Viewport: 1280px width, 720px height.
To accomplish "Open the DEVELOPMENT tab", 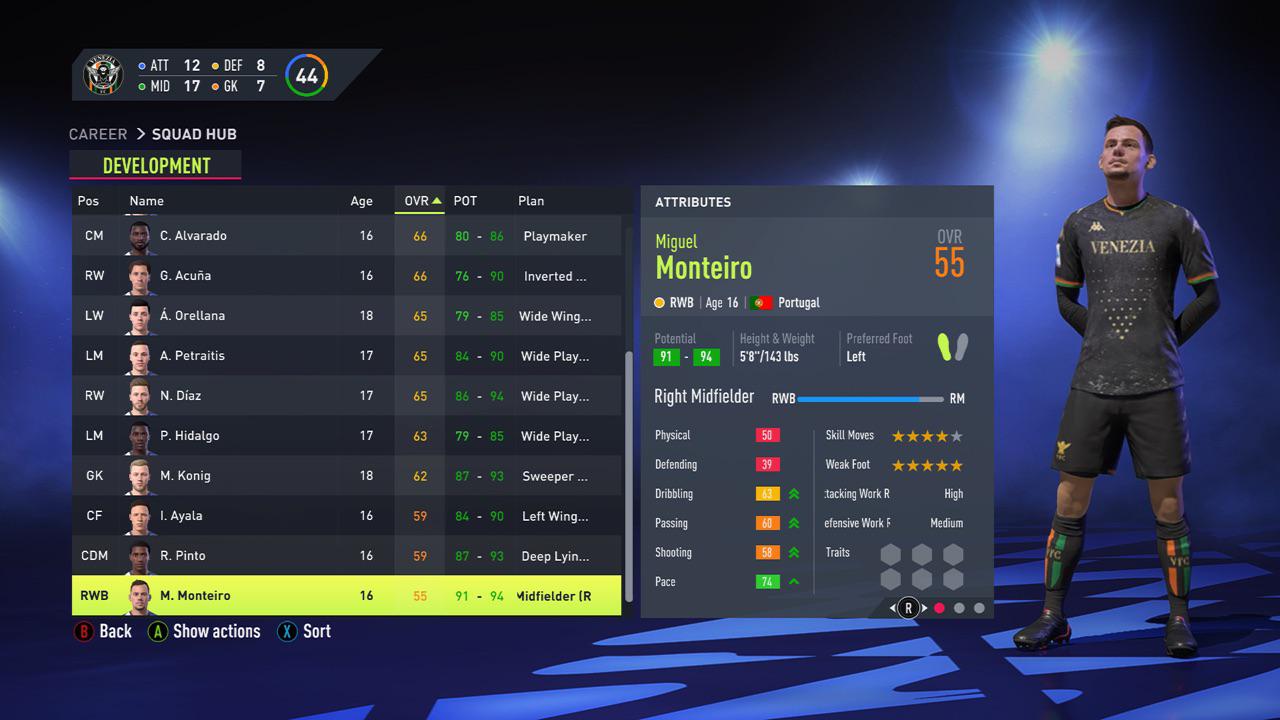I will click(x=155, y=165).
